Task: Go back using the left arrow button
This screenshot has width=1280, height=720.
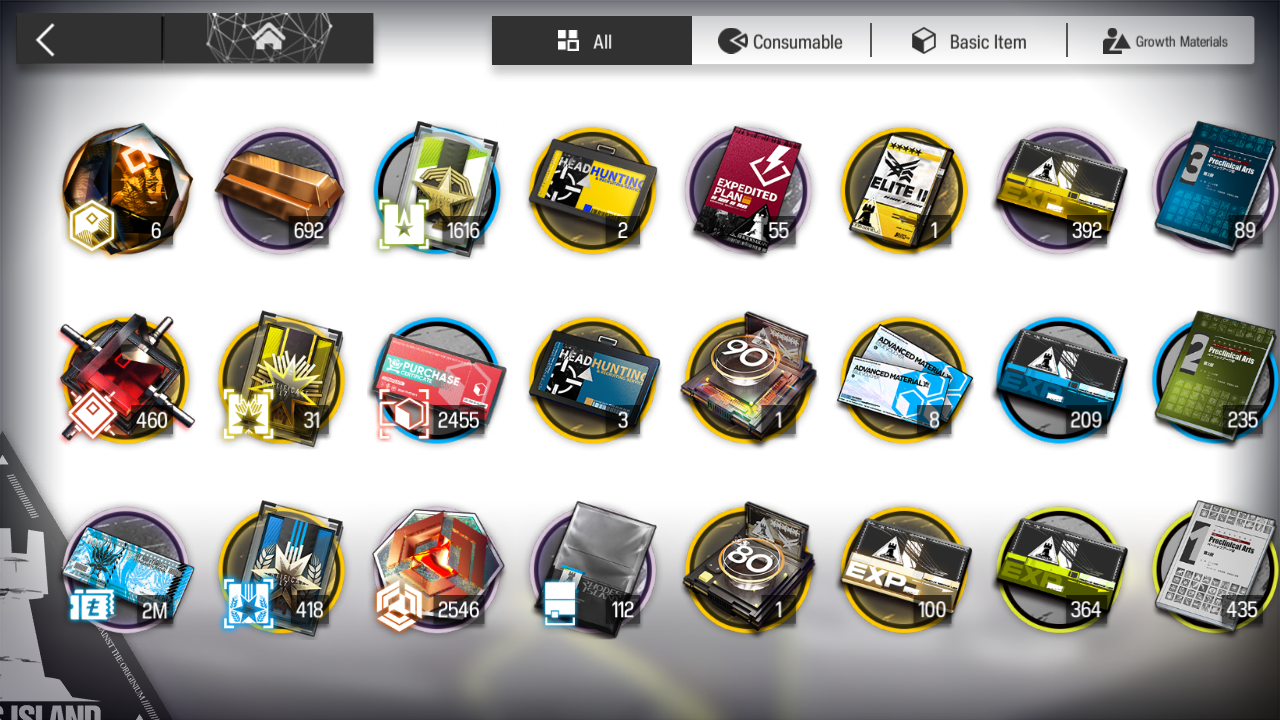Action: click(45, 40)
